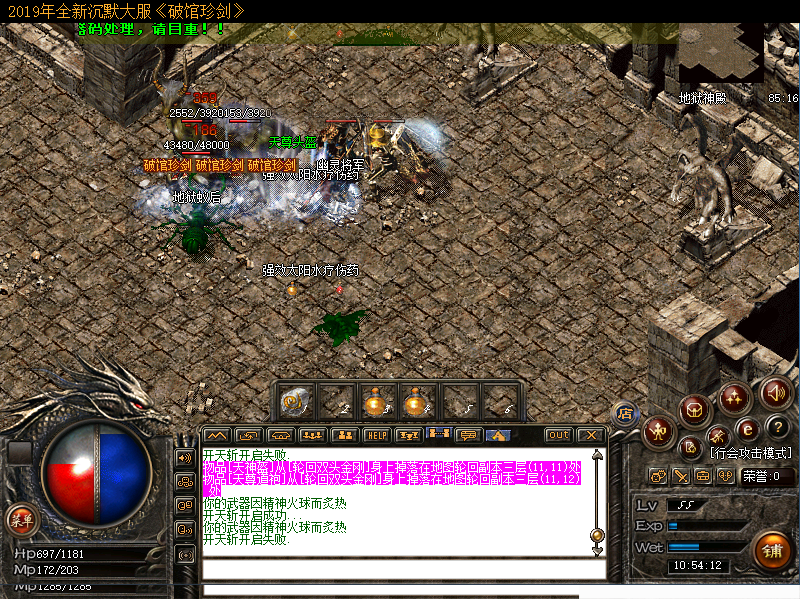
Task: Select the scroll item in hotbar slot 1
Action: tap(295, 401)
